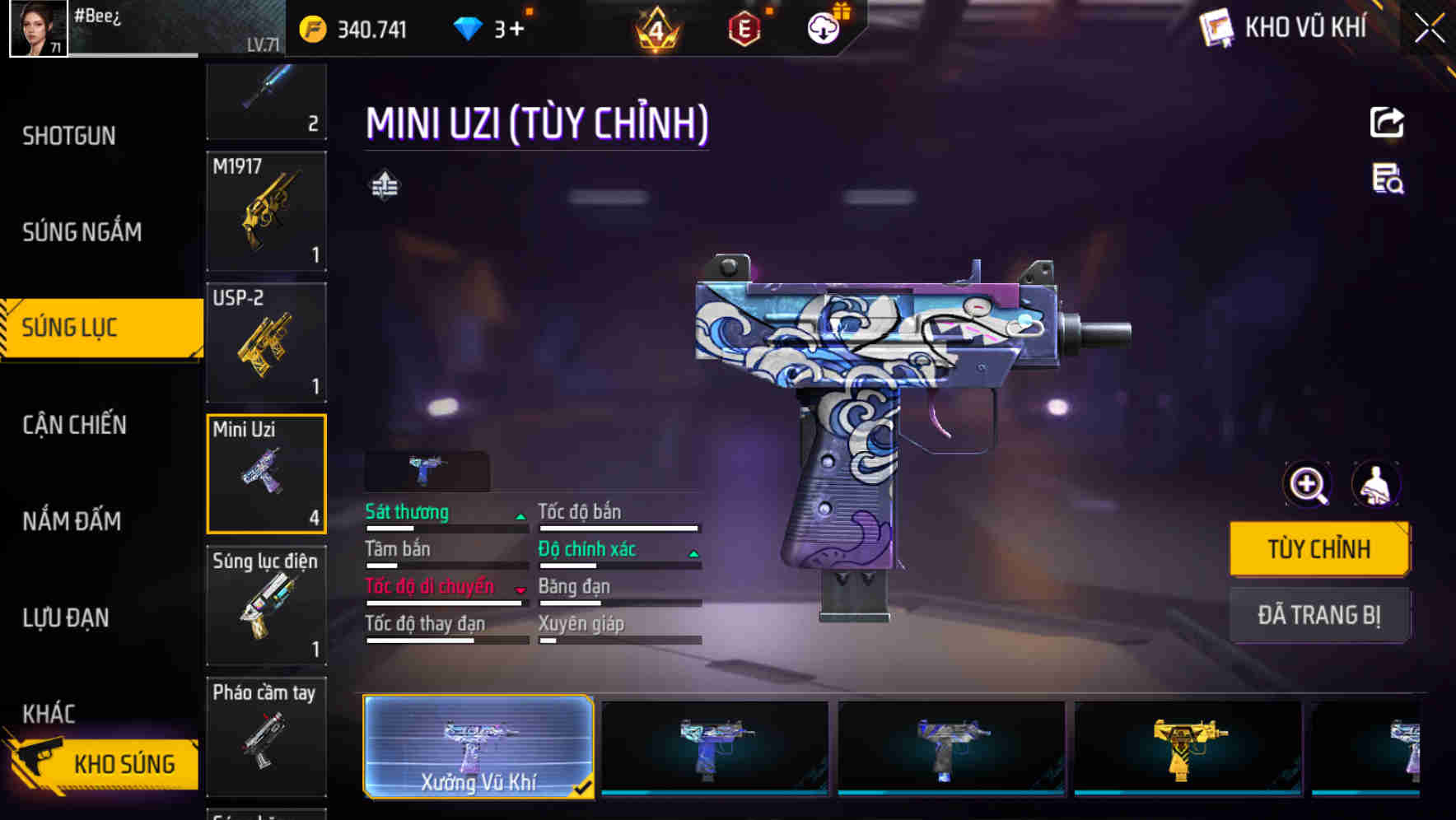Click the ĐÃ TRANG BỊ equipped button

[1318, 615]
